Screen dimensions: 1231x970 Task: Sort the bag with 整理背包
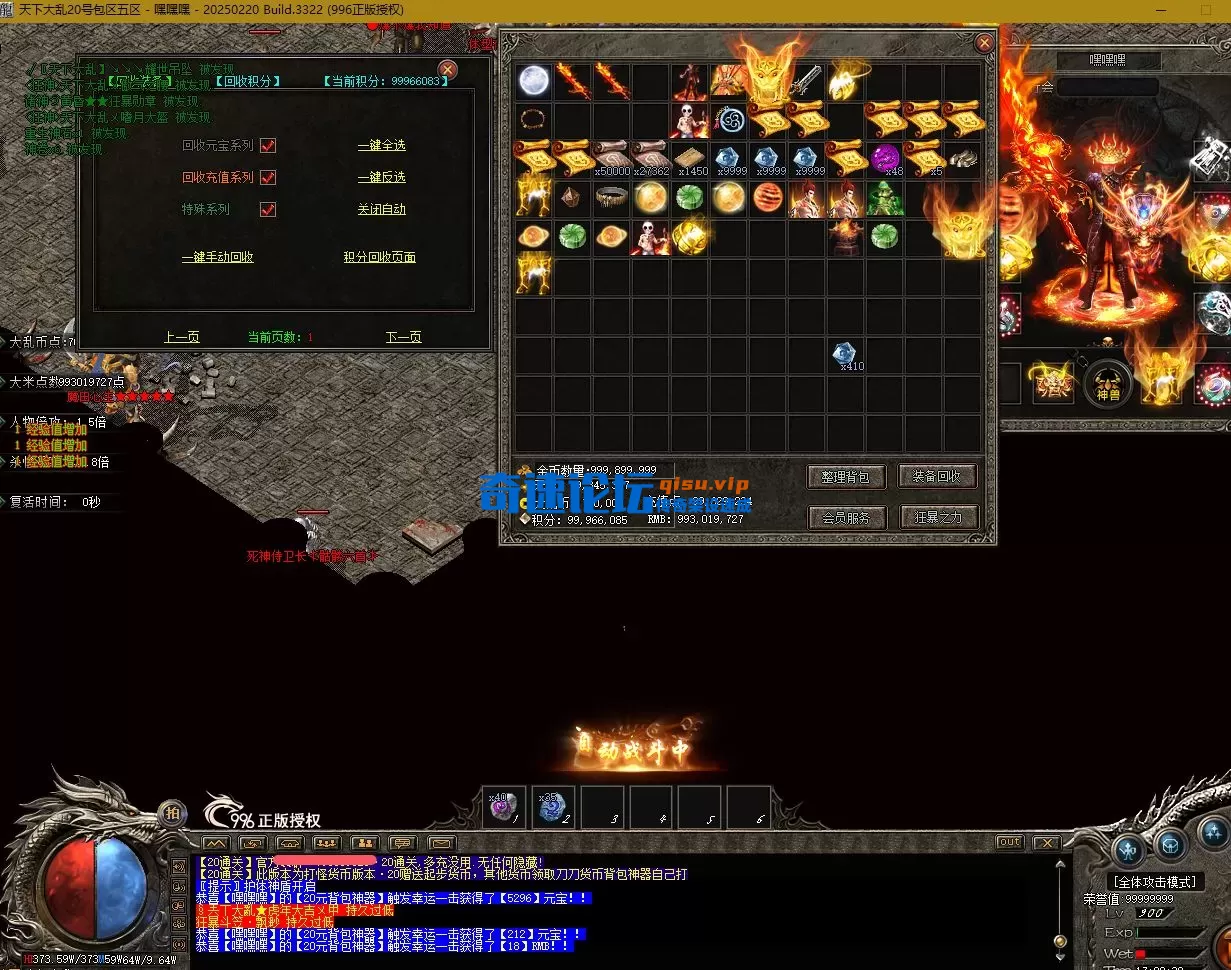point(846,477)
